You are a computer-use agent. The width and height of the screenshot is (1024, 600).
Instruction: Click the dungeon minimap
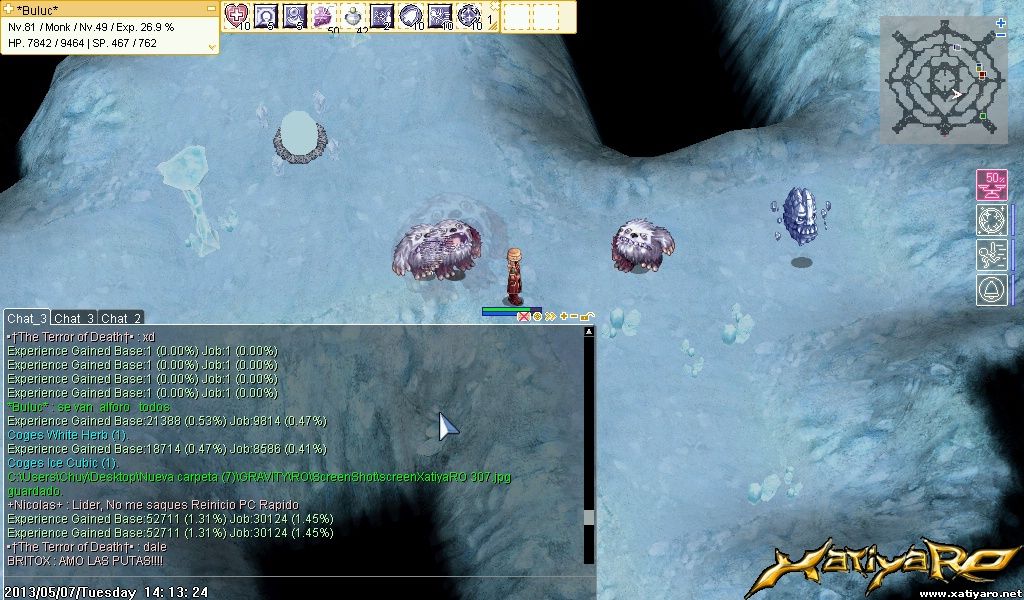coord(943,80)
